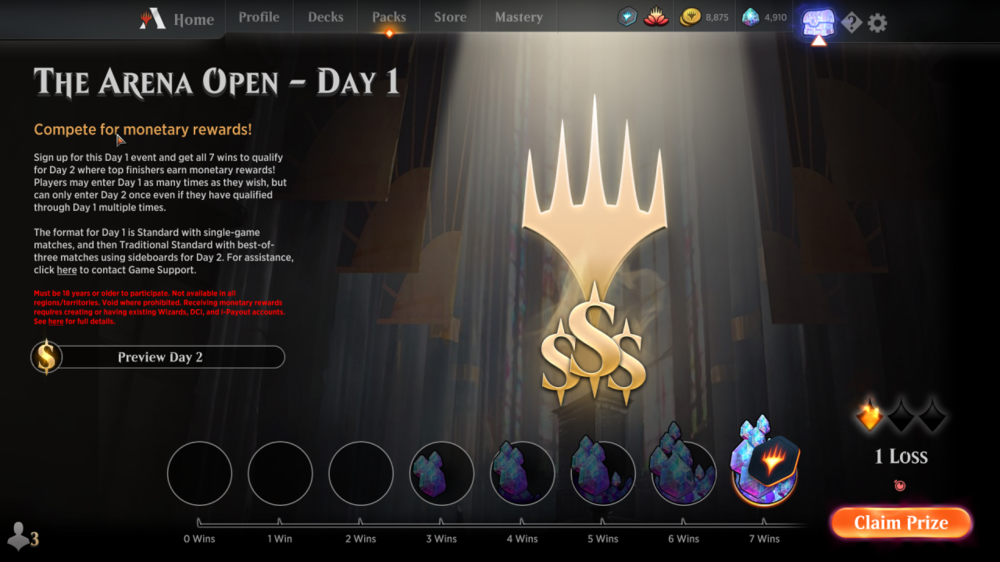Go to the Home screen
This screenshot has height=562, width=1000.
(178, 19)
